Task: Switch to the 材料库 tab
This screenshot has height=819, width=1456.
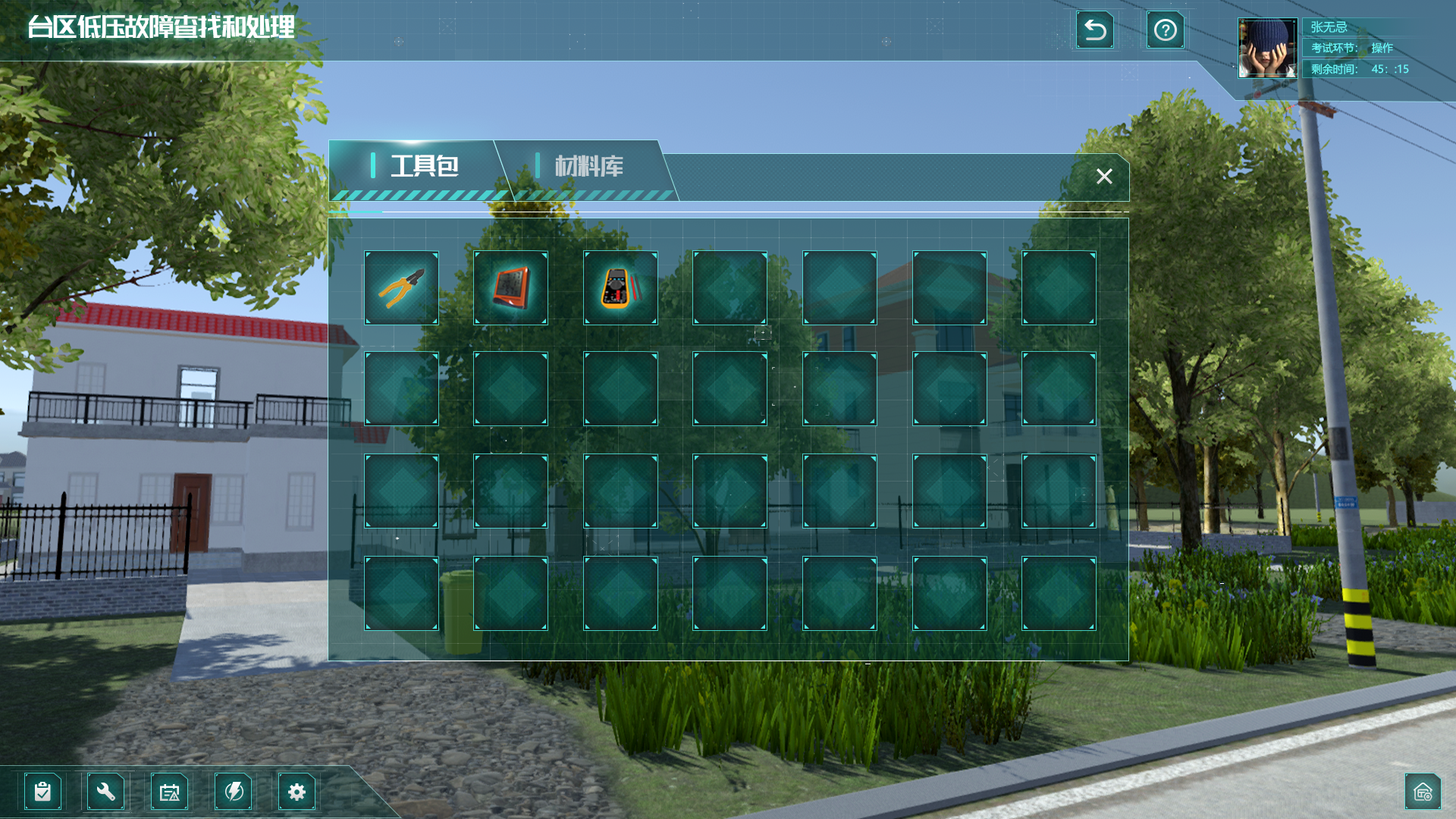Action: (588, 167)
